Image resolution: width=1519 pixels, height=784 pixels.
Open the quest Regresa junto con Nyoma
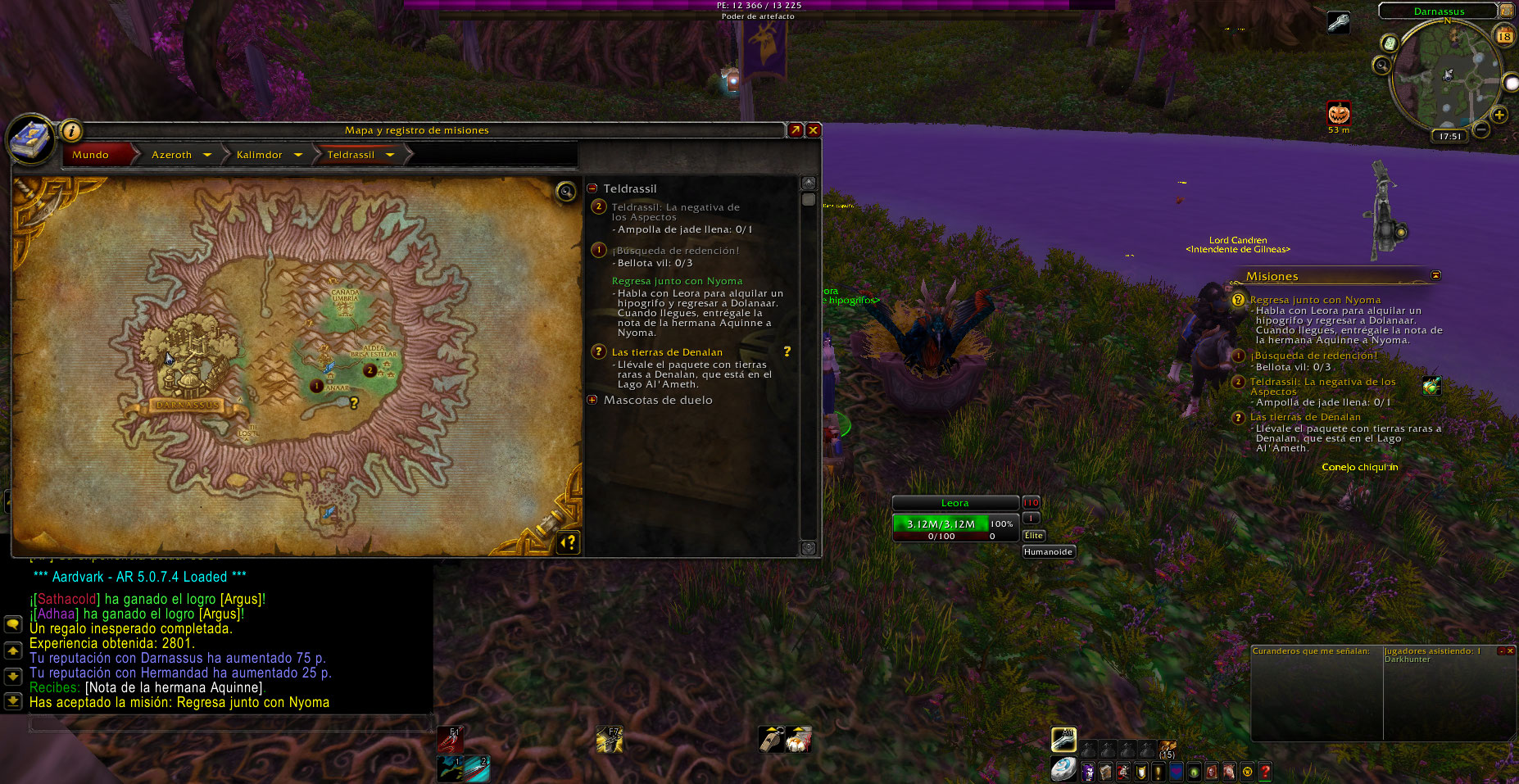coord(677,281)
